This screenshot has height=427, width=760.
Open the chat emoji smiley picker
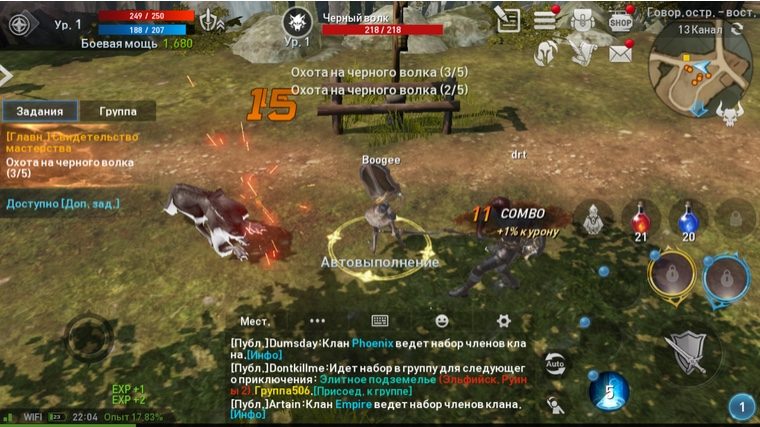tap(442, 321)
